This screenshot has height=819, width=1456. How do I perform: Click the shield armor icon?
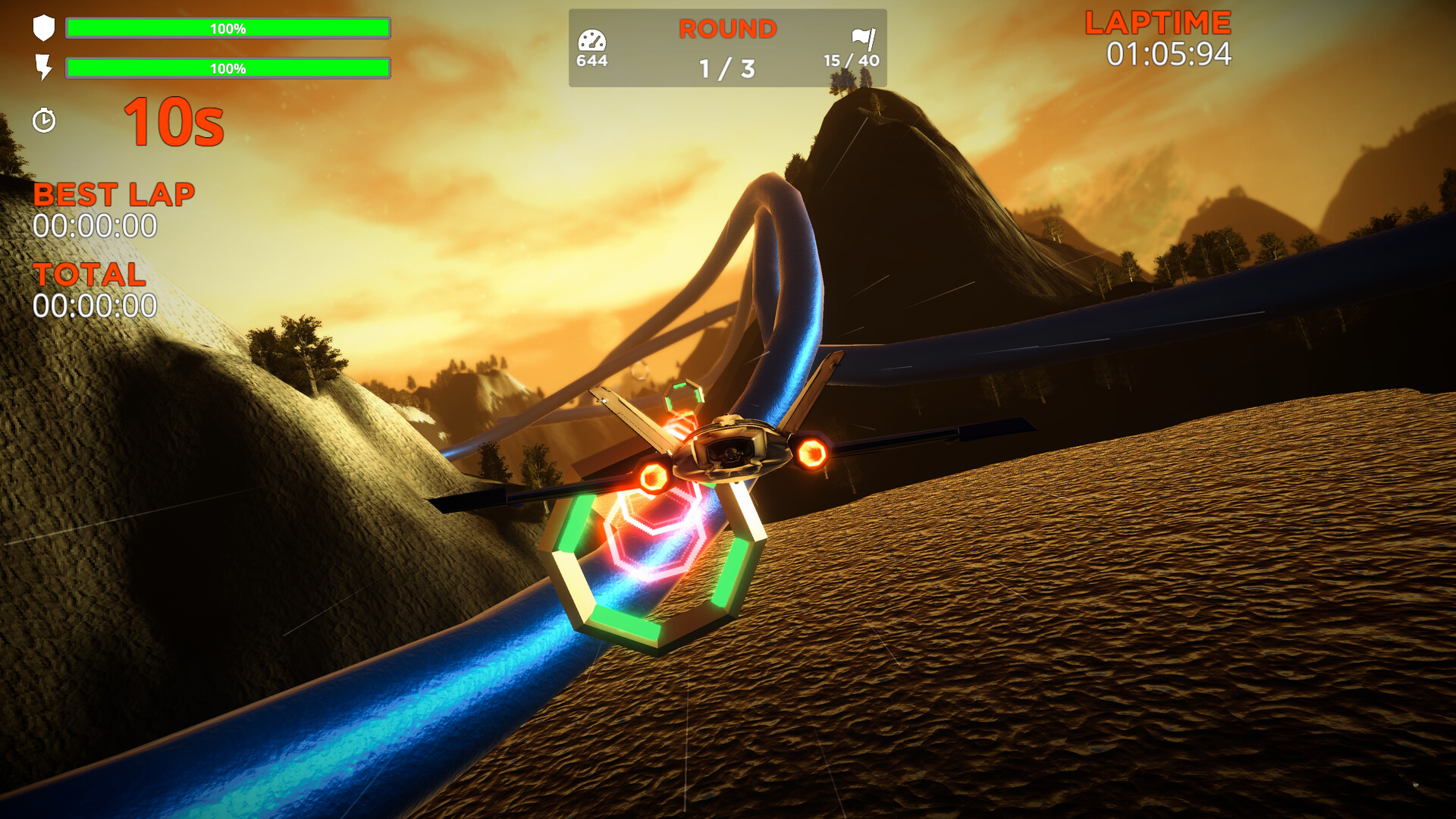[44, 29]
